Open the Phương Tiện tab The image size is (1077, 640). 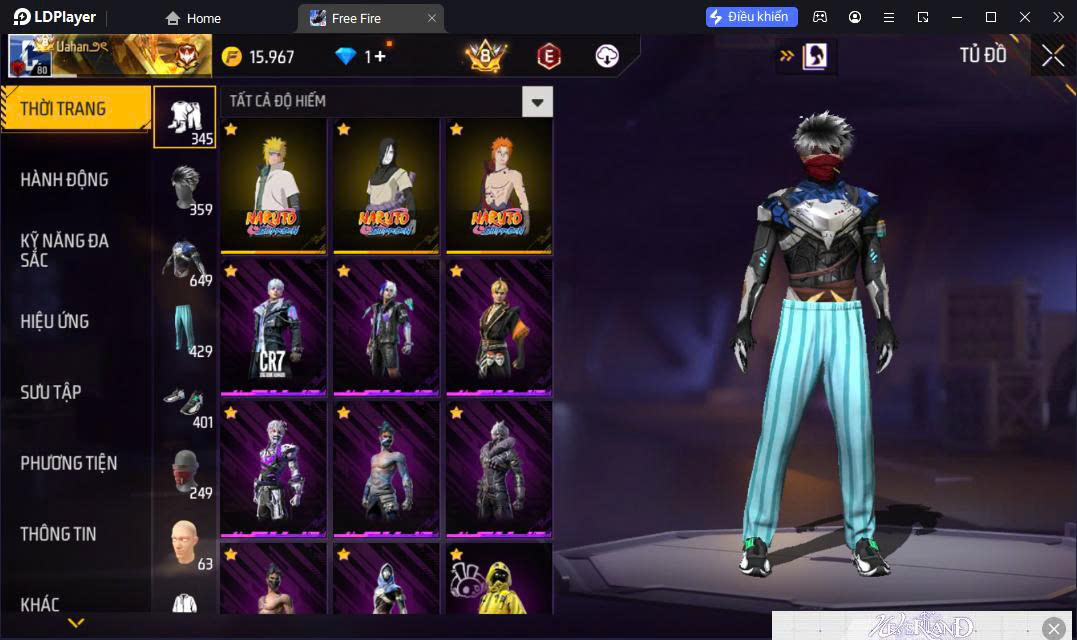point(68,463)
